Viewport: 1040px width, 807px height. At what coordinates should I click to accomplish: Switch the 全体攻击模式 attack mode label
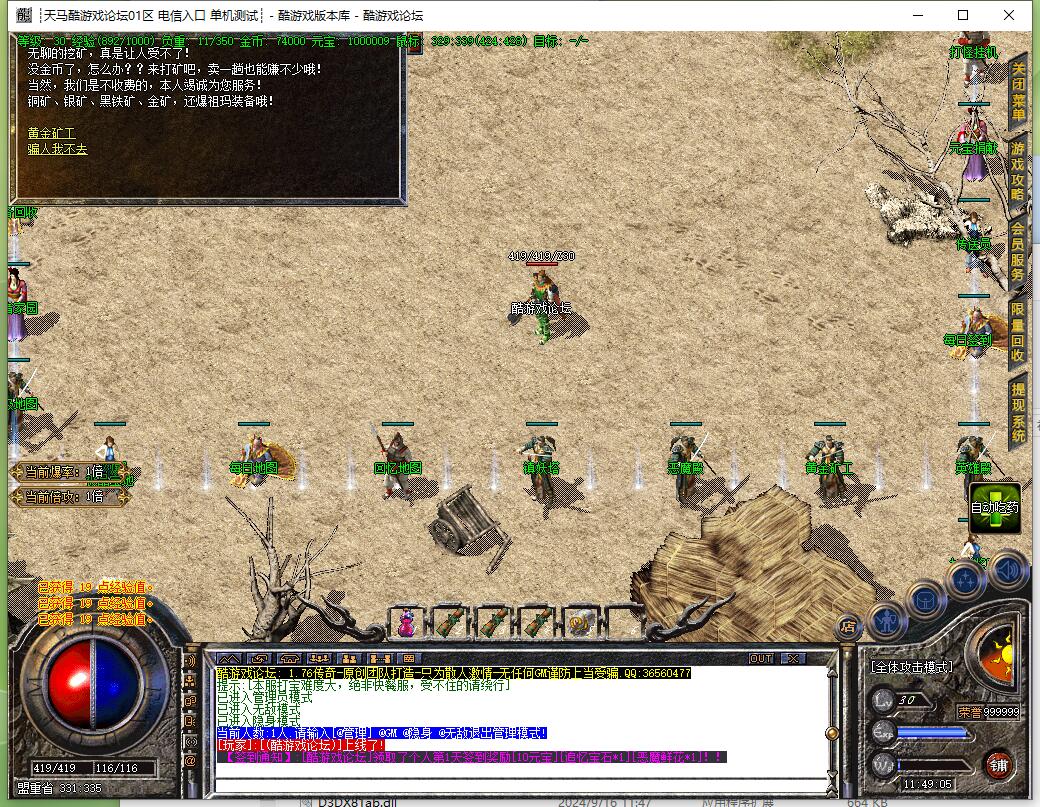coord(911,666)
